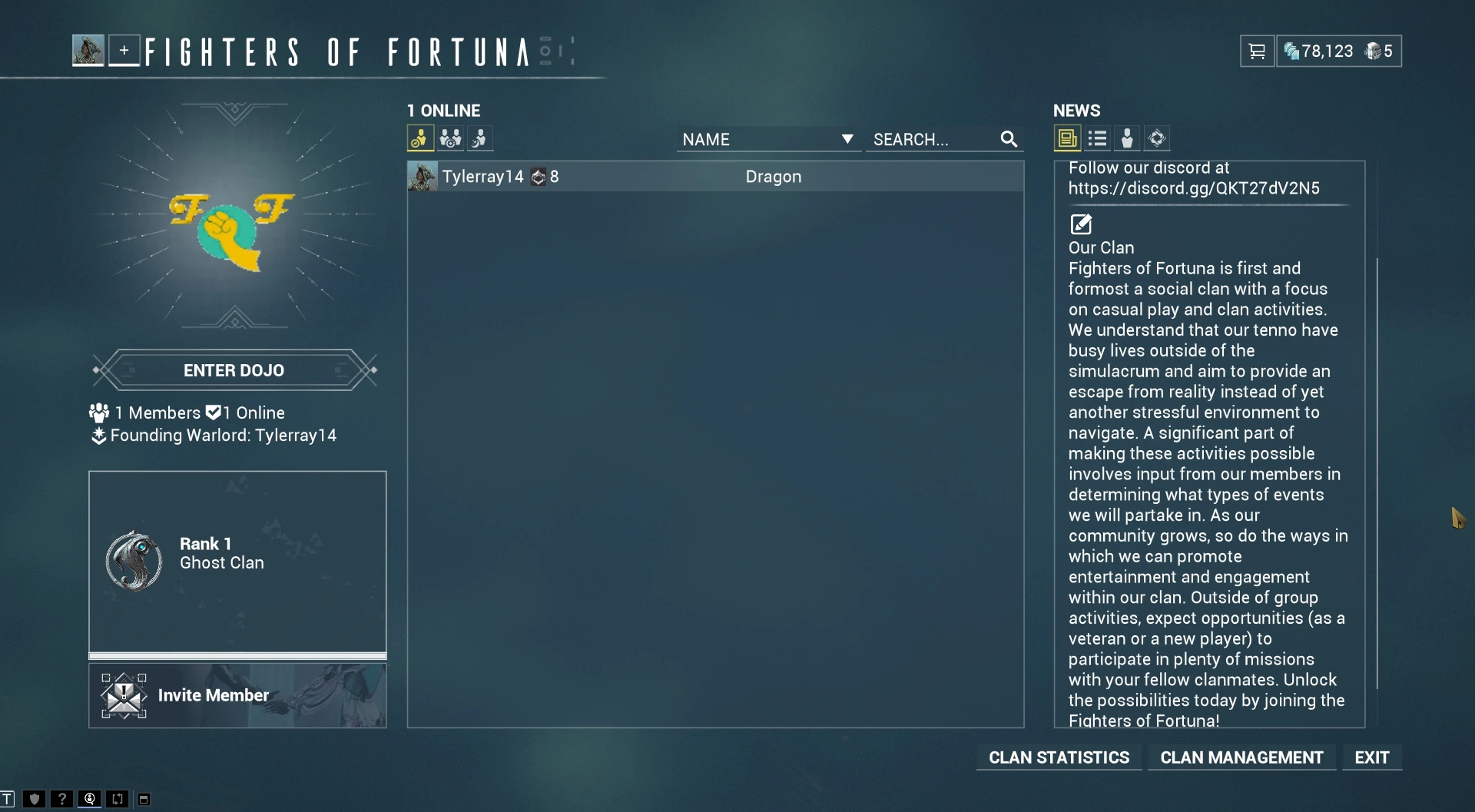This screenshot has width=1475, height=812.
Task: Open the member profile icon in News panel
Action: pyautogui.click(x=1127, y=138)
